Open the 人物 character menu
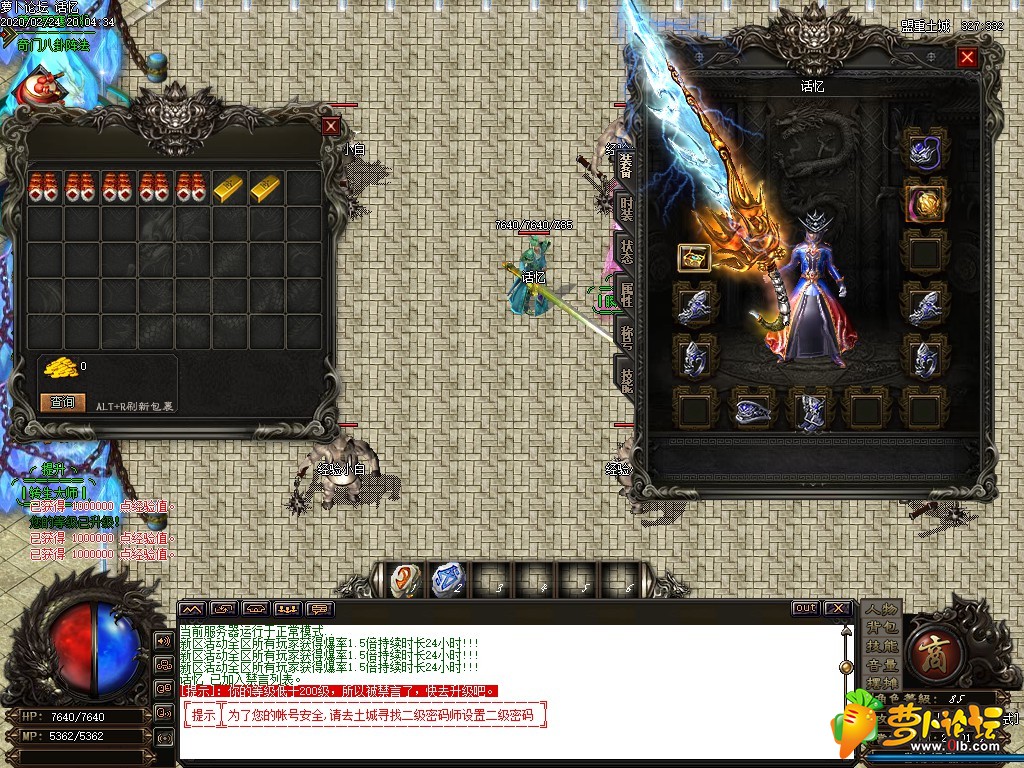Image resolution: width=1024 pixels, height=768 pixels. tap(882, 610)
